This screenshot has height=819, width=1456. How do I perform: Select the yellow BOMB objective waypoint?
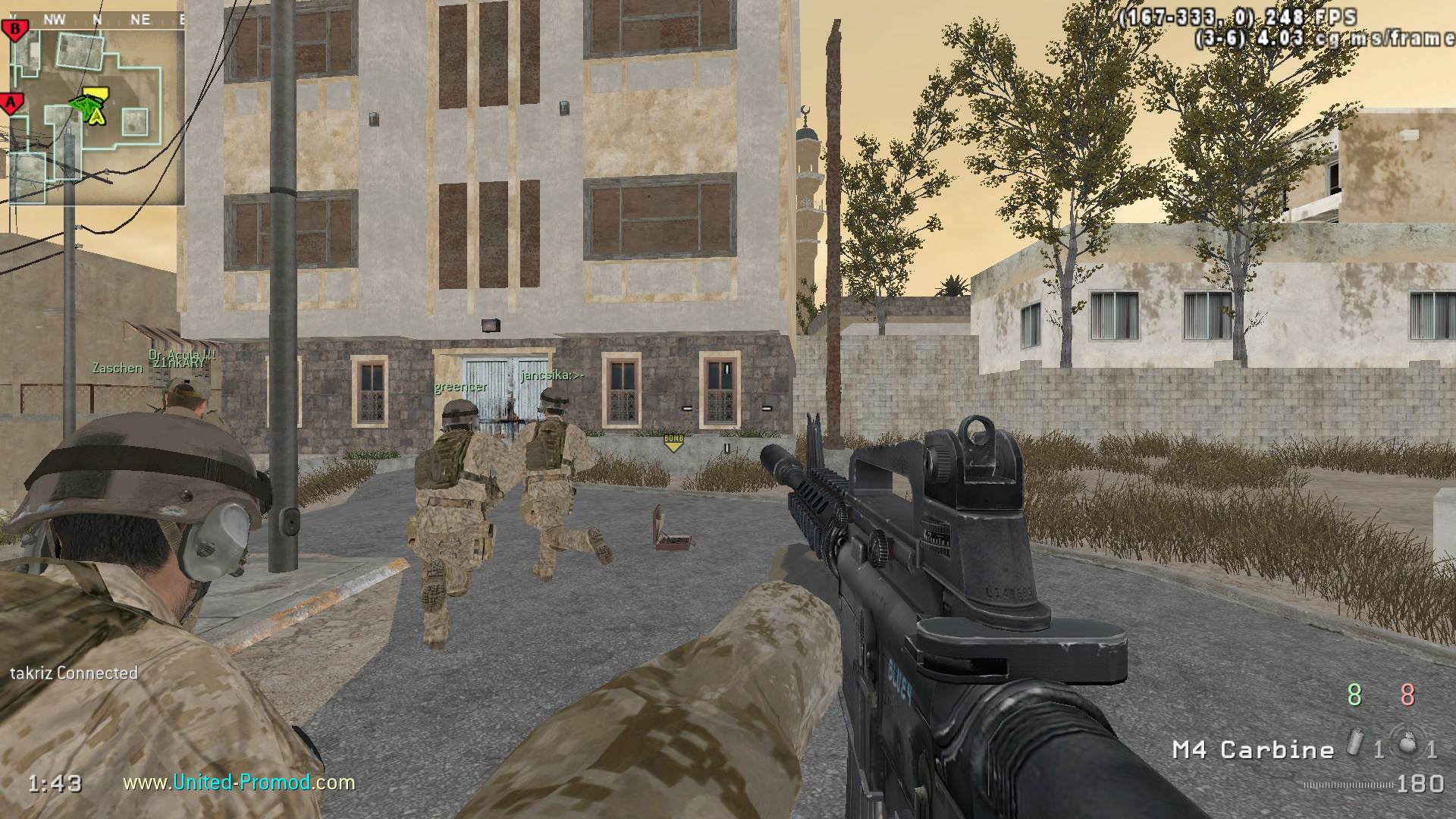click(x=673, y=441)
